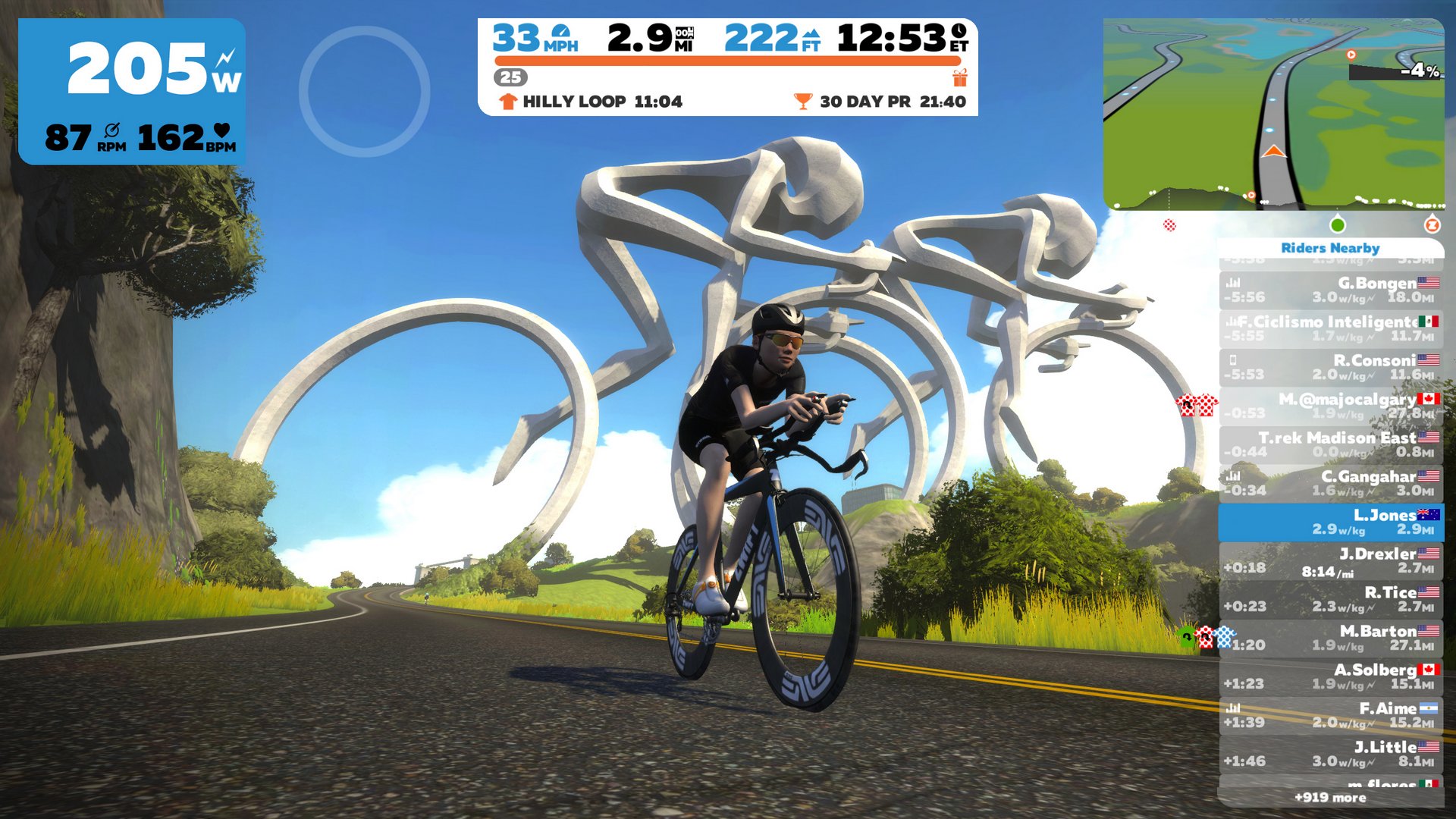Open the minimap in the corner

(1274, 114)
